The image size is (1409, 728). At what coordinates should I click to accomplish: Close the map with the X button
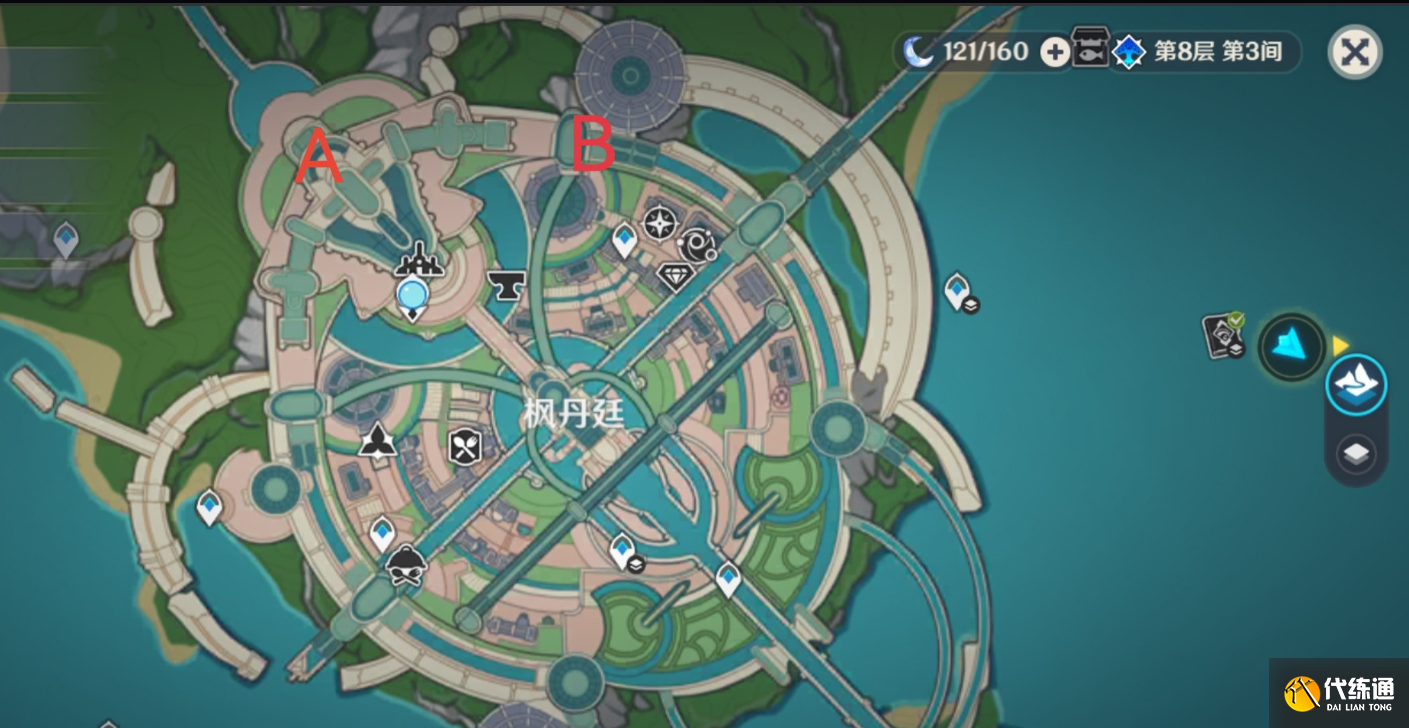coord(1355,52)
